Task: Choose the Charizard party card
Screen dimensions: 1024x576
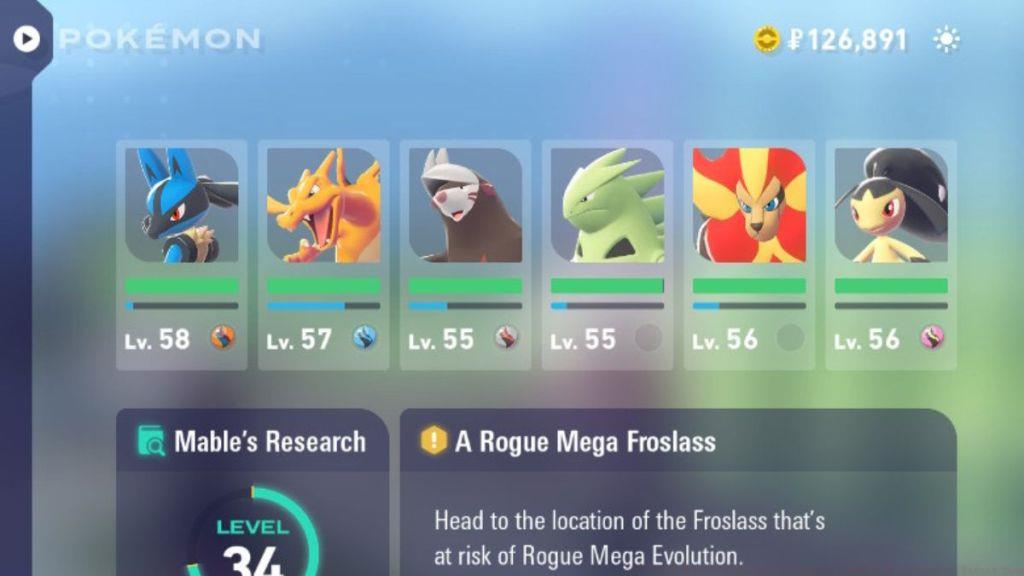Action: (323, 254)
